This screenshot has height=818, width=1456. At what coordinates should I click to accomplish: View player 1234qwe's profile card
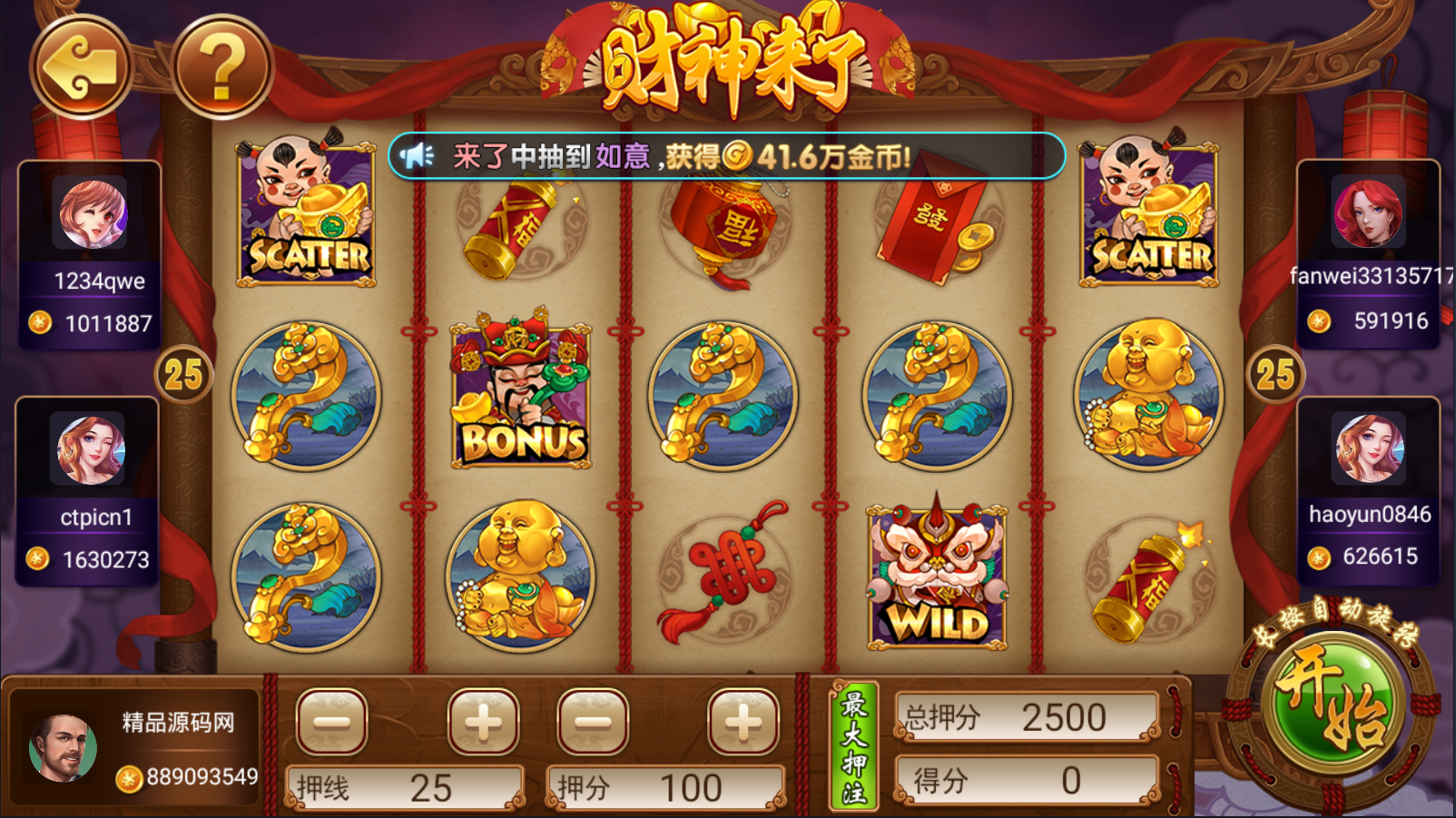point(90,254)
